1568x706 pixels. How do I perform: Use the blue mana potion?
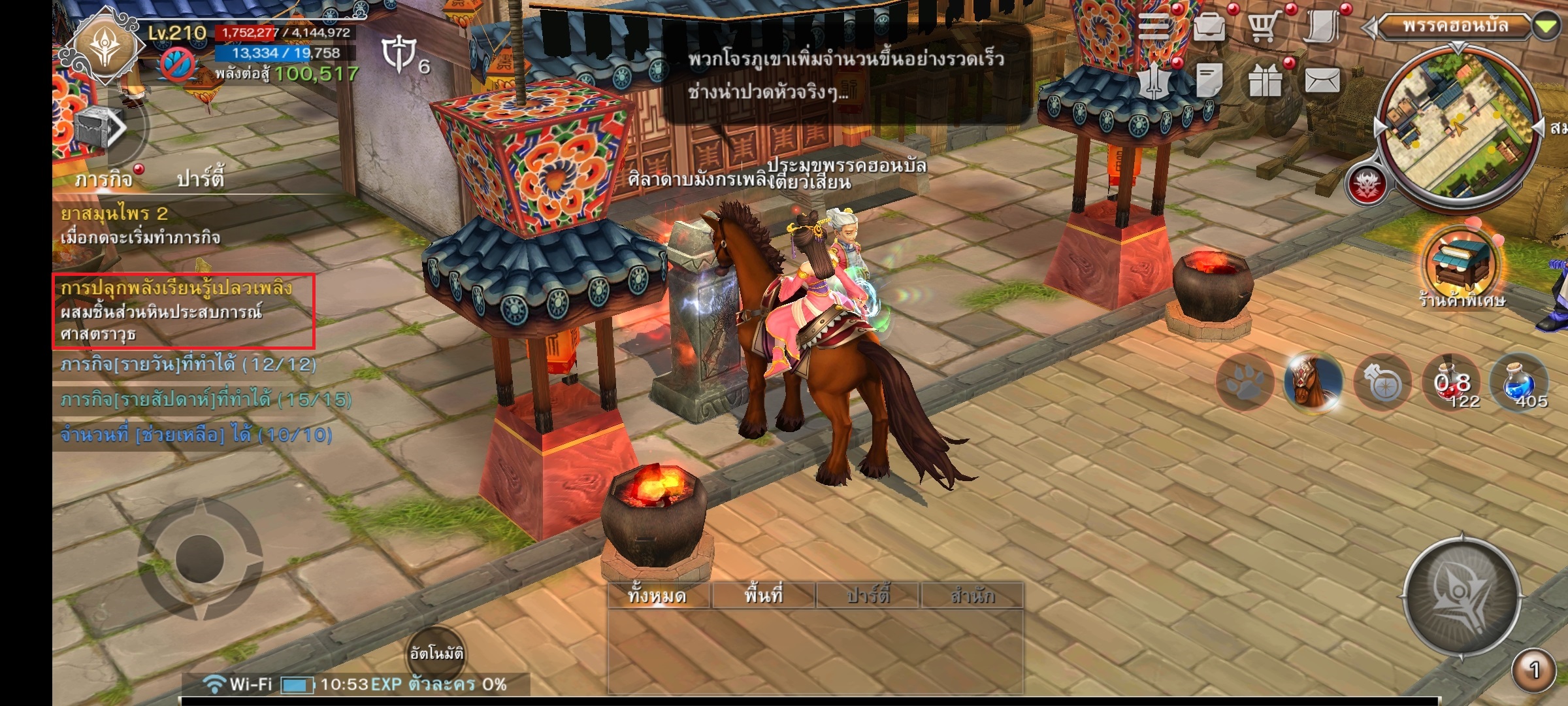(1519, 384)
